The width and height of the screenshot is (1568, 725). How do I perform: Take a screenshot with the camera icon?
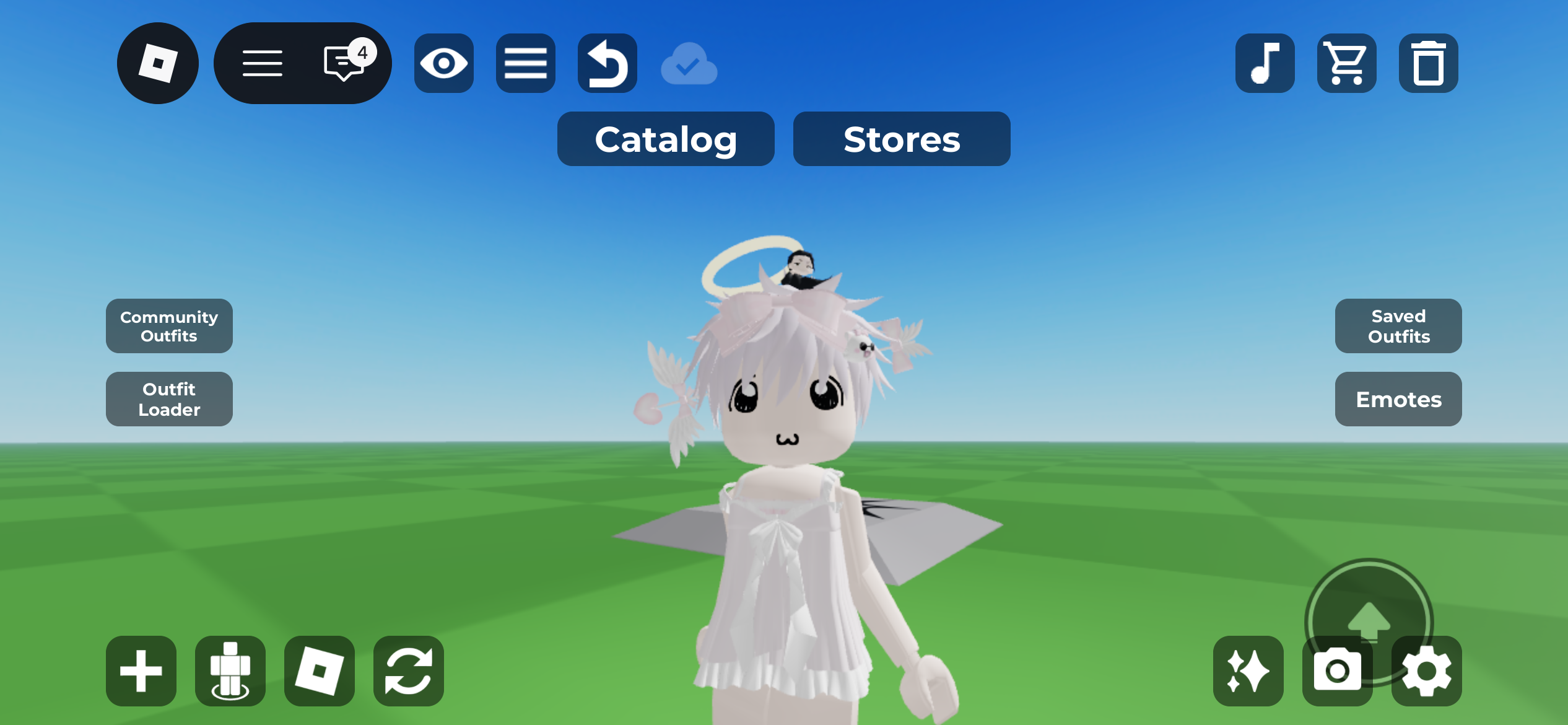pos(1337,671)
